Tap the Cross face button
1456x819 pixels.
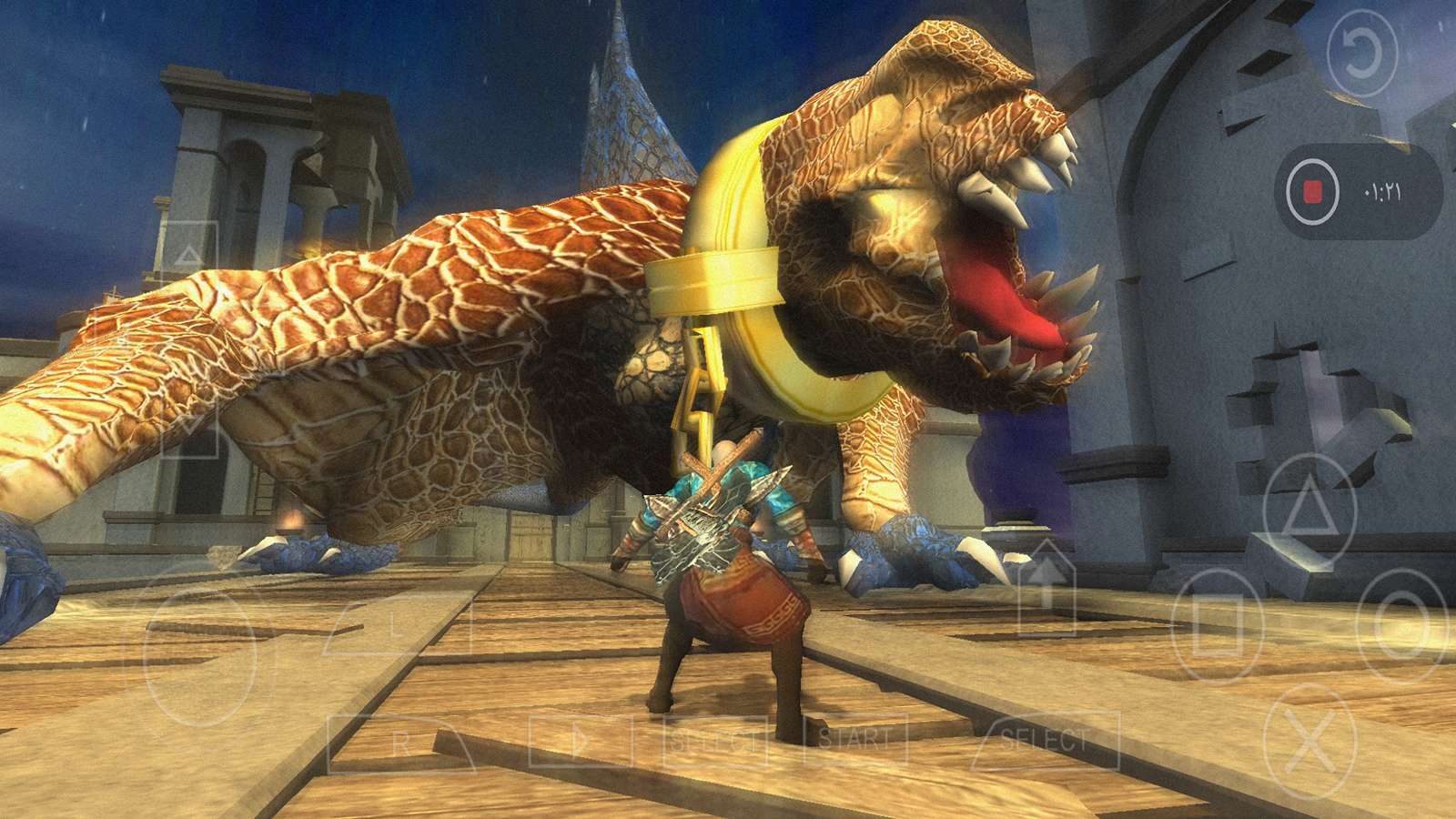point(1309,740)
